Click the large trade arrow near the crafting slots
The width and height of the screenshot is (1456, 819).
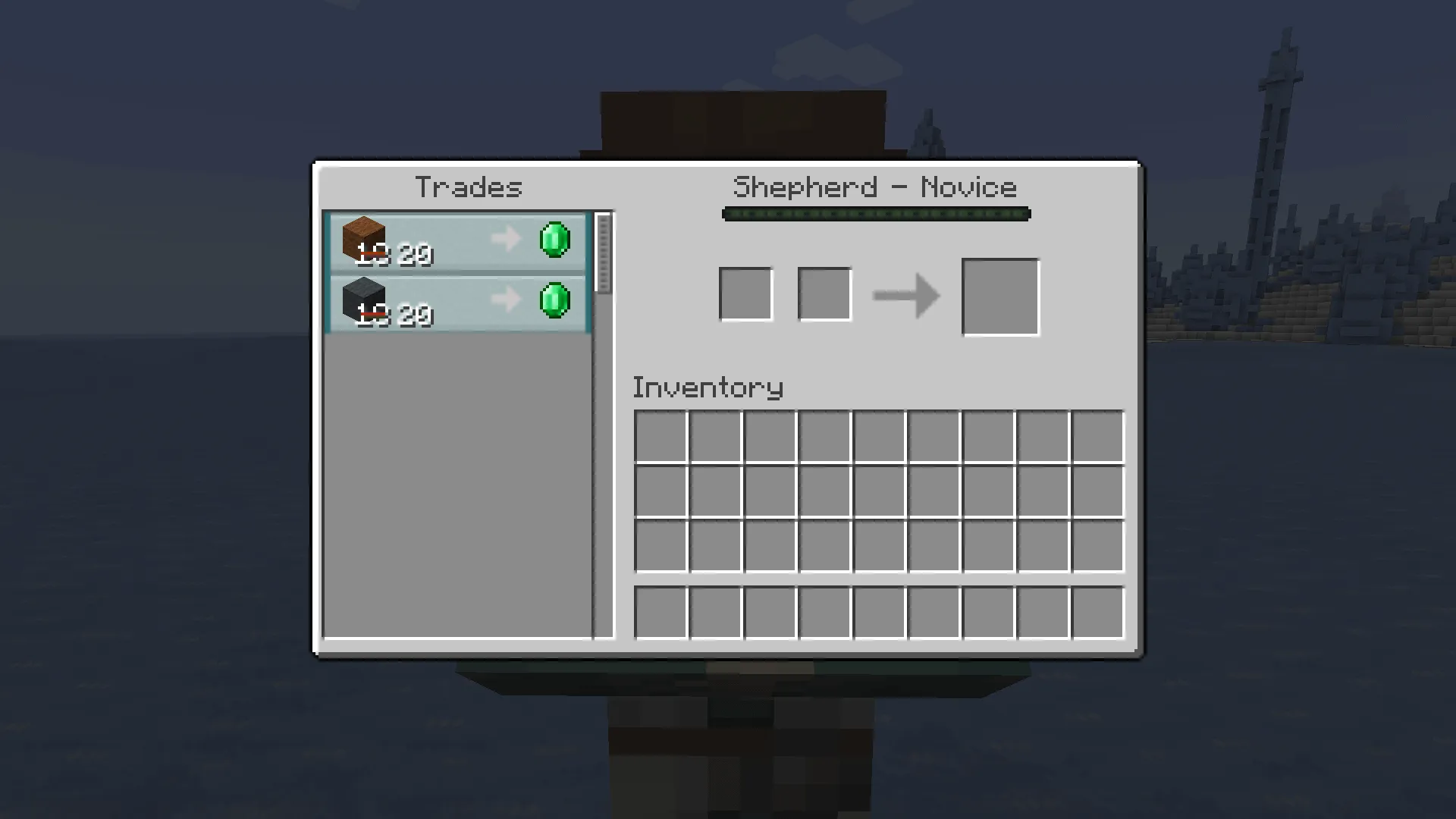pyautogui.click(x=906, y=296)
